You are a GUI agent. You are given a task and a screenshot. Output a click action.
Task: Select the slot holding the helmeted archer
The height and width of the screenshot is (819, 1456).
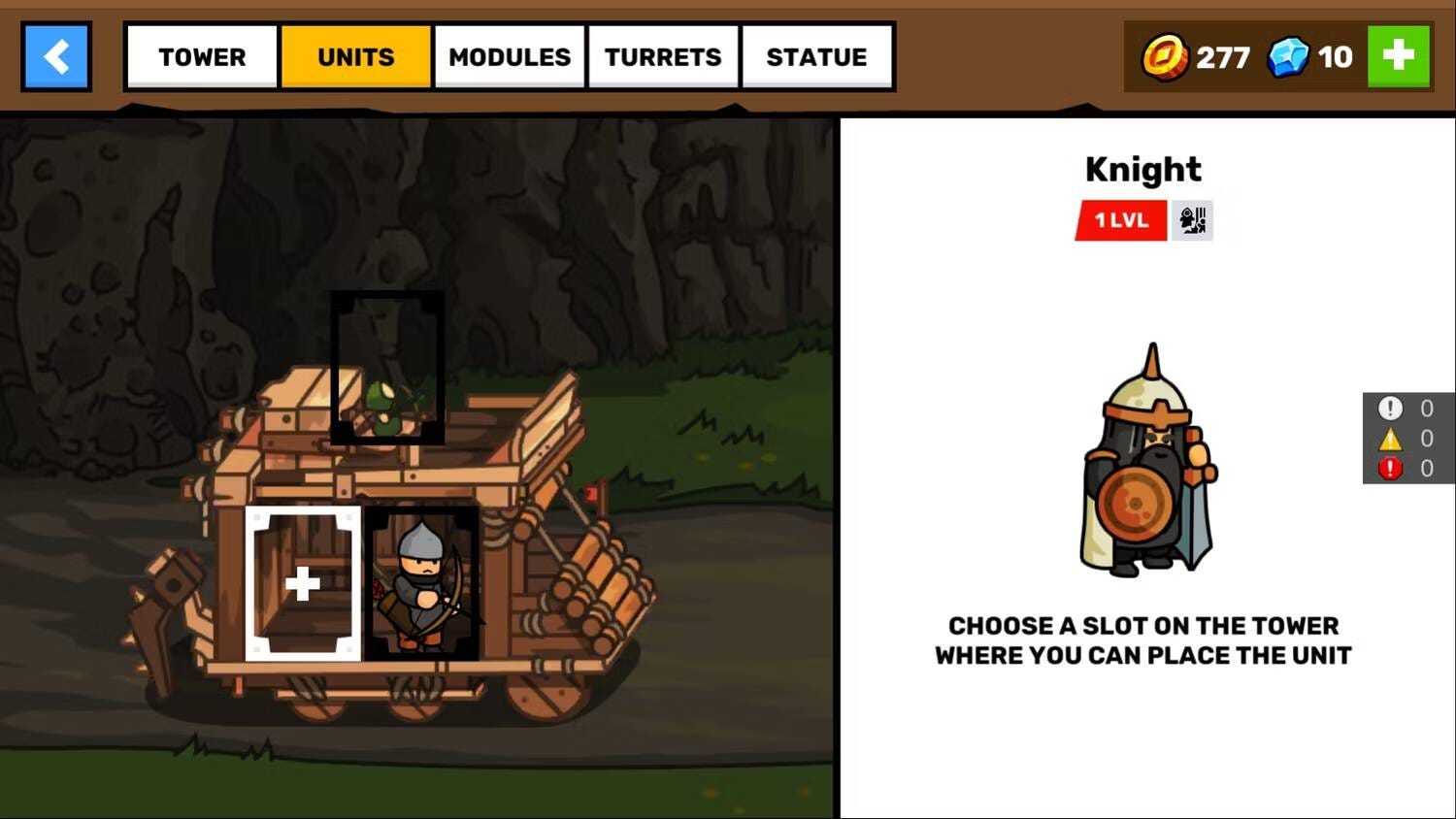[422, 583]
